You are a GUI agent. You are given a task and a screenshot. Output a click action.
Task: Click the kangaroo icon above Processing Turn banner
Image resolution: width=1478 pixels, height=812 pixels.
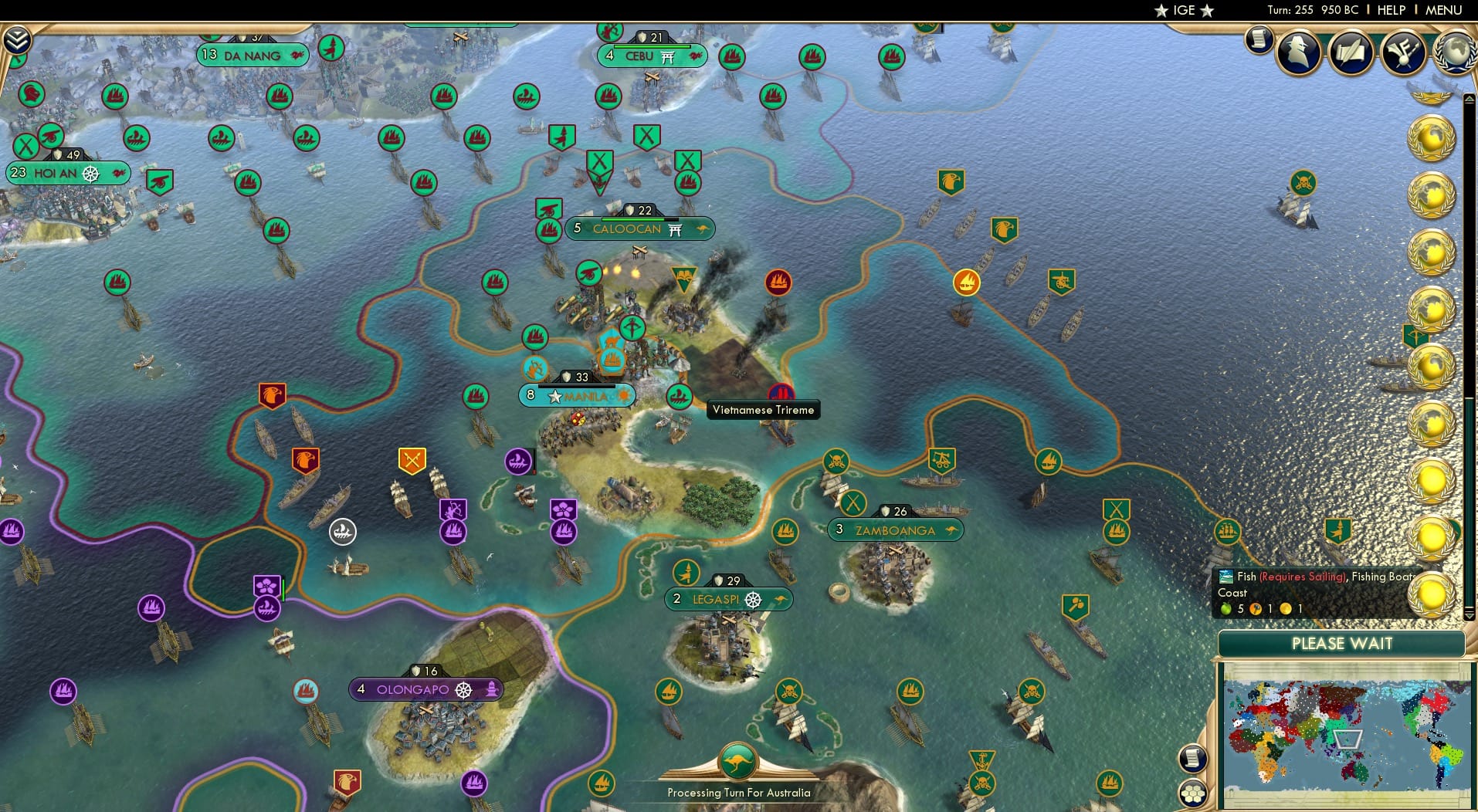click(x=739, y=760)
